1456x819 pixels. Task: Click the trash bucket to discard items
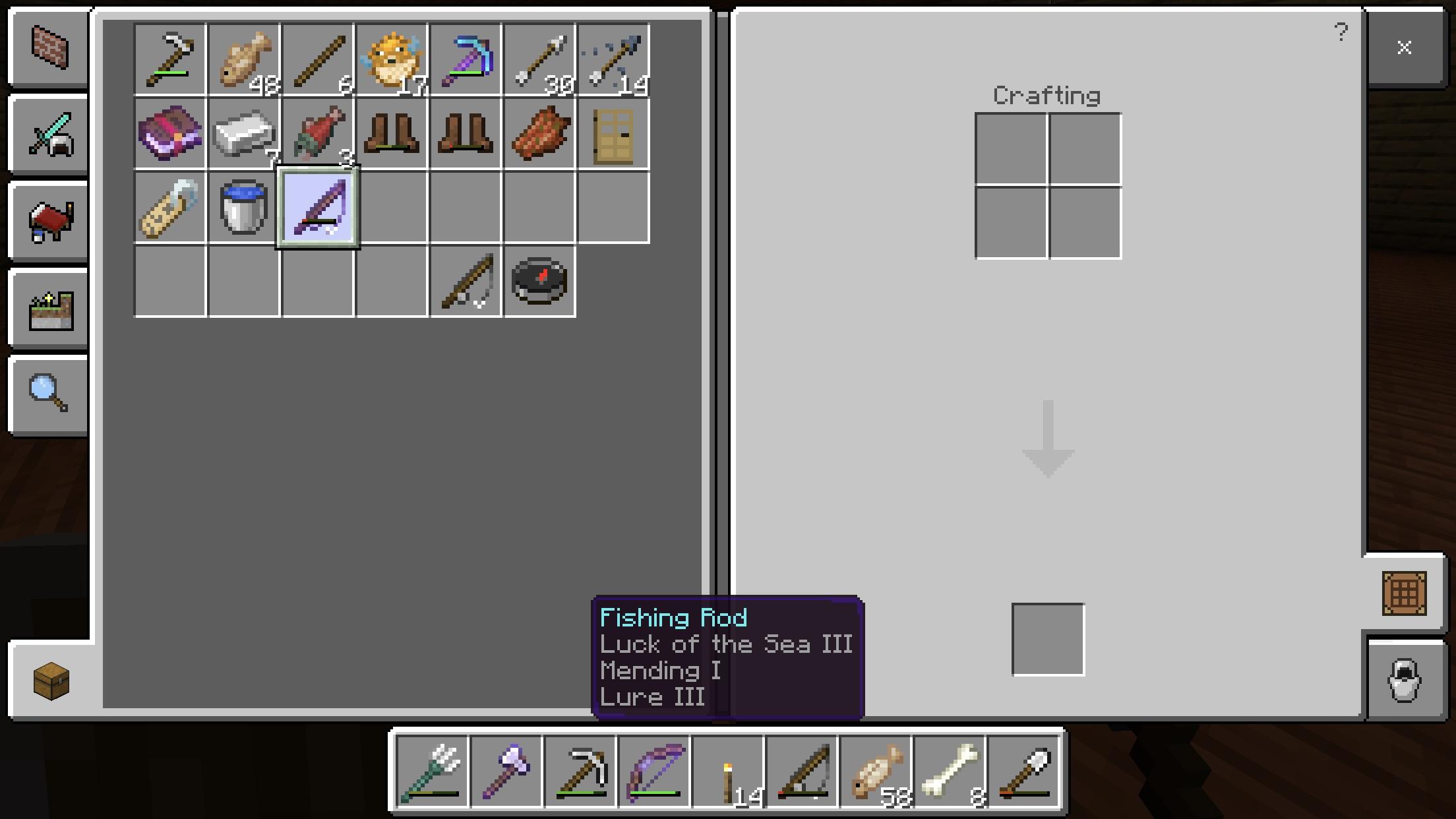[x=1404, y=681]
